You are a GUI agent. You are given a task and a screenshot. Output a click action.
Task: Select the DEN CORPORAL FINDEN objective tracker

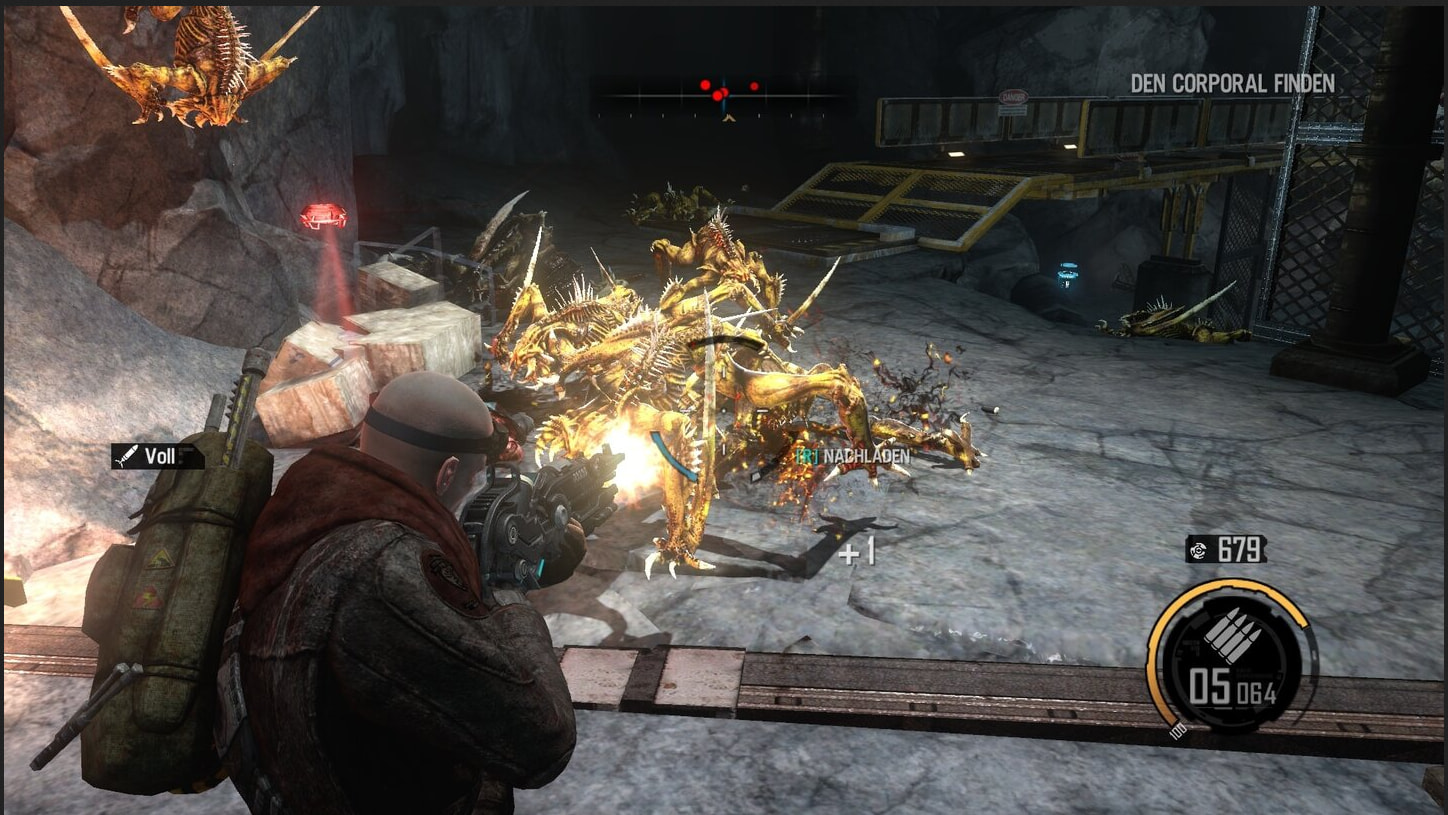pos(1232,84)
